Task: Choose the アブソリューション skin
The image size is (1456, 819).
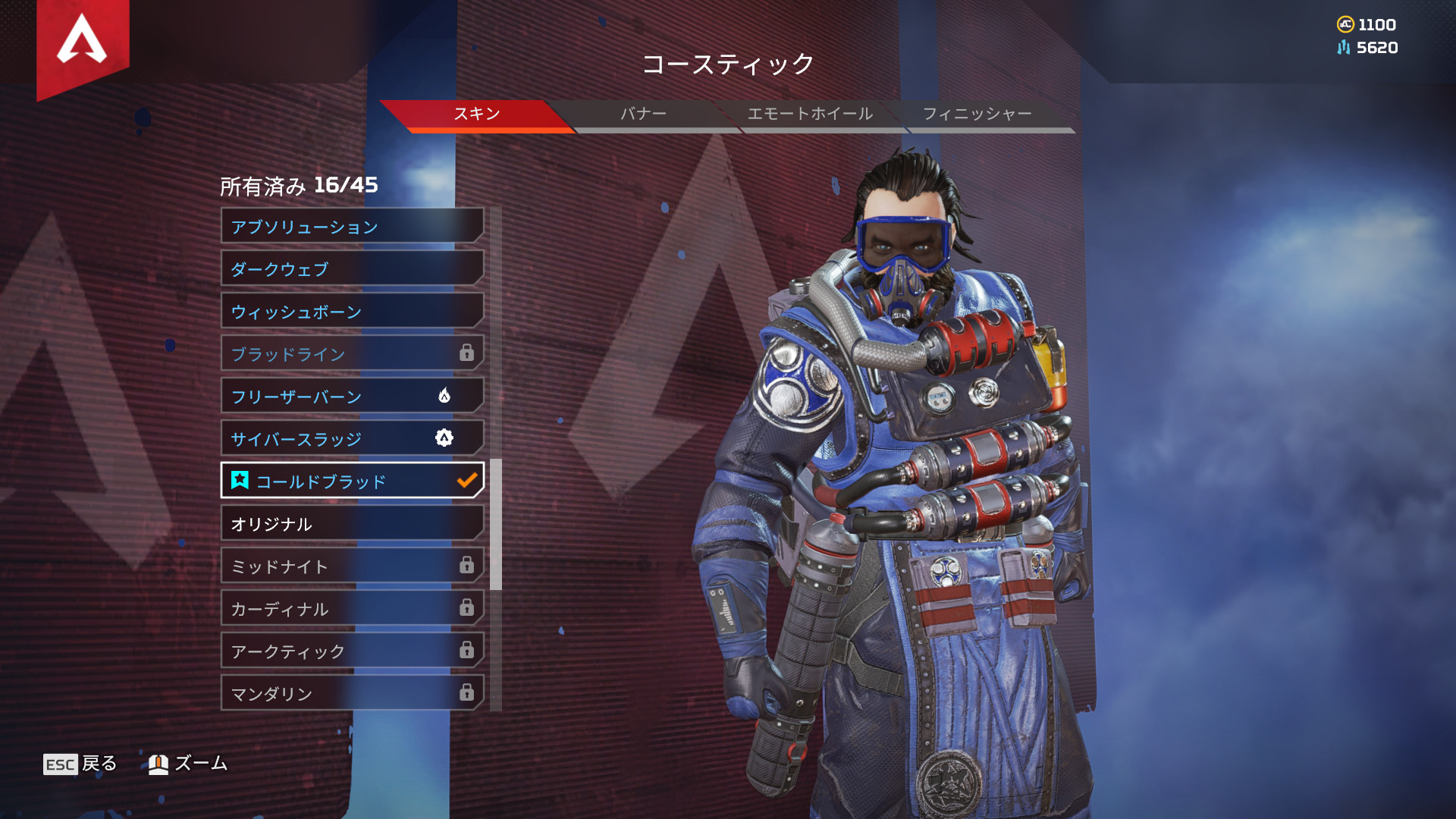Action: tap(352, 226)
